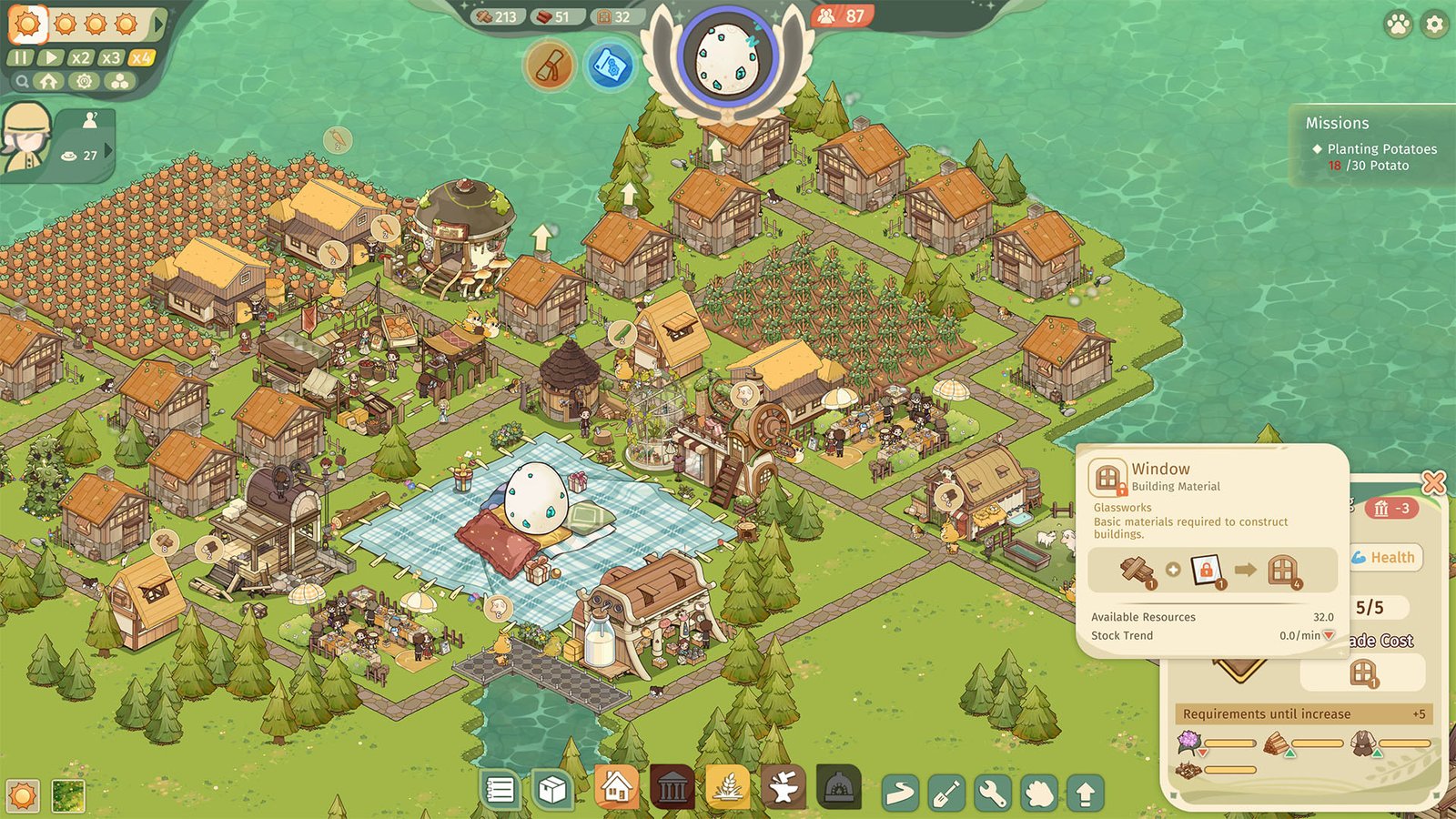Select the path-building tool
This screenshot has width=1456, height=819.
coord(902,792)
